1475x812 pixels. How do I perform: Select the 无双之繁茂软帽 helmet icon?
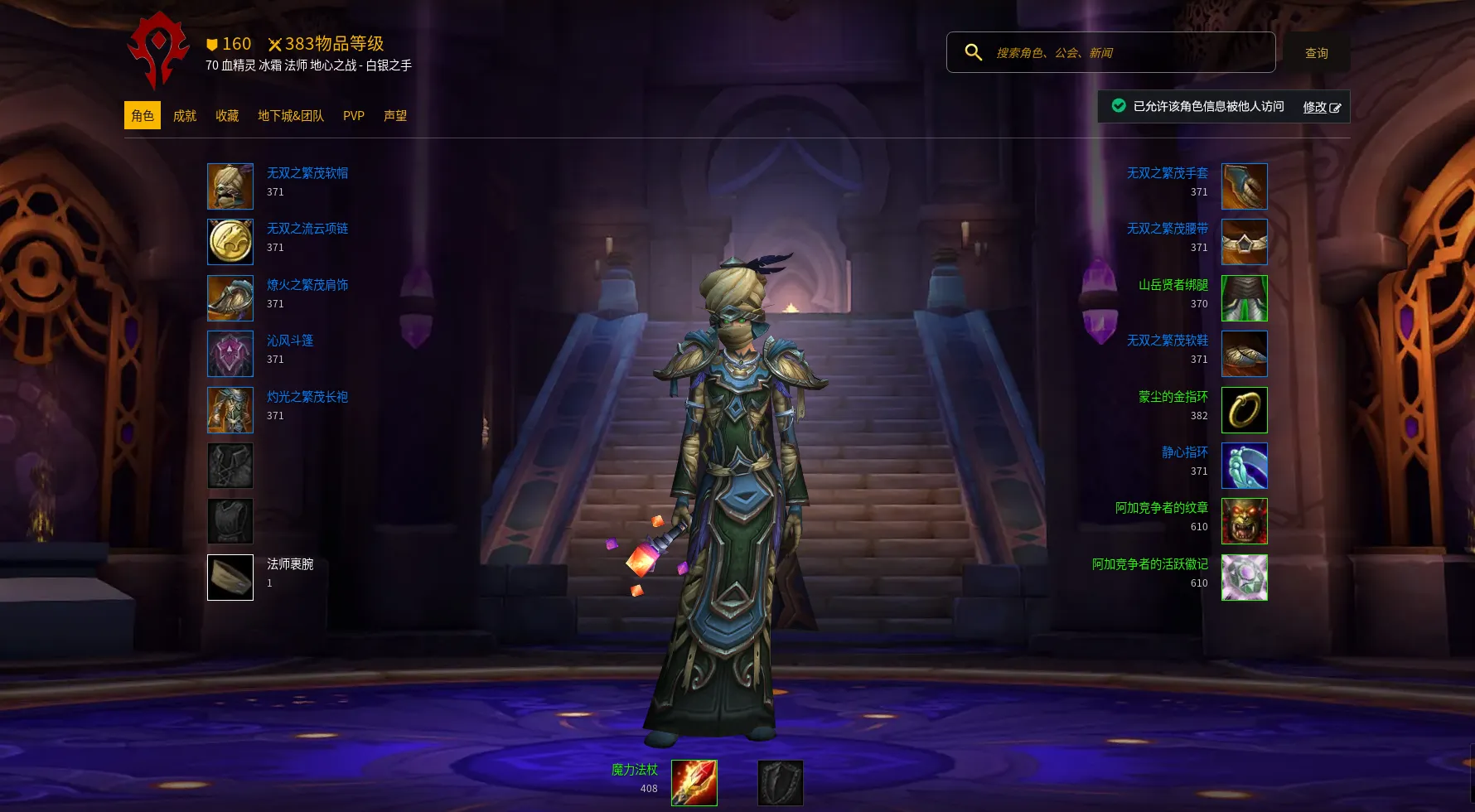(230, 186)
